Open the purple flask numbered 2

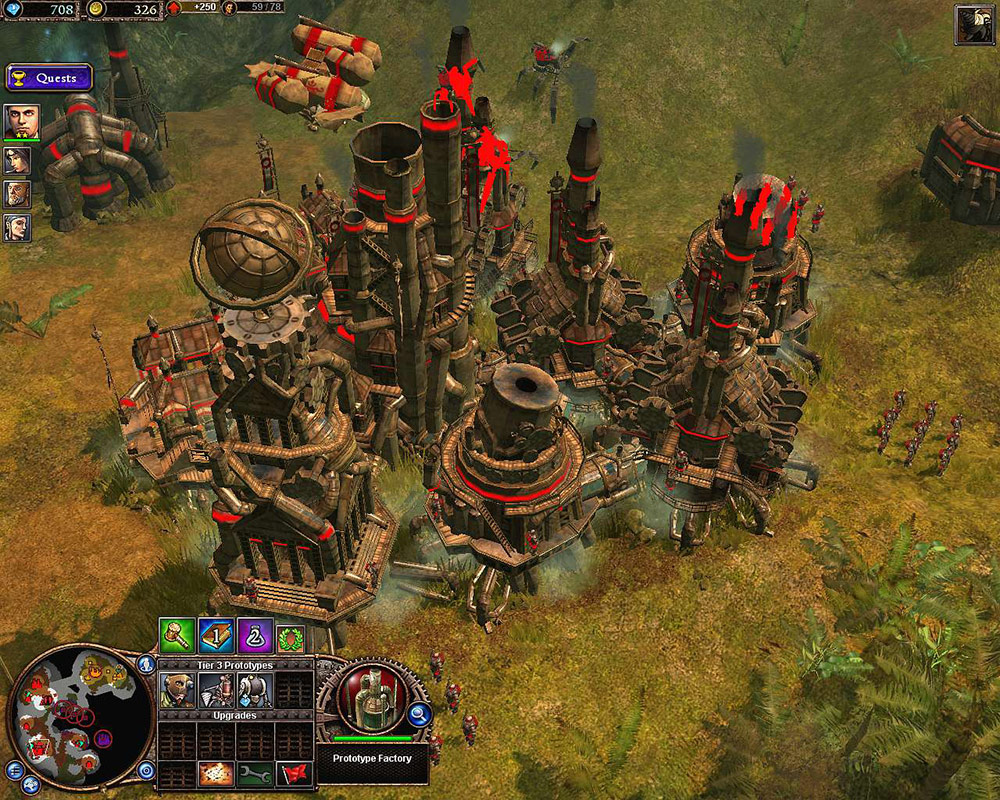coord(252,636)
